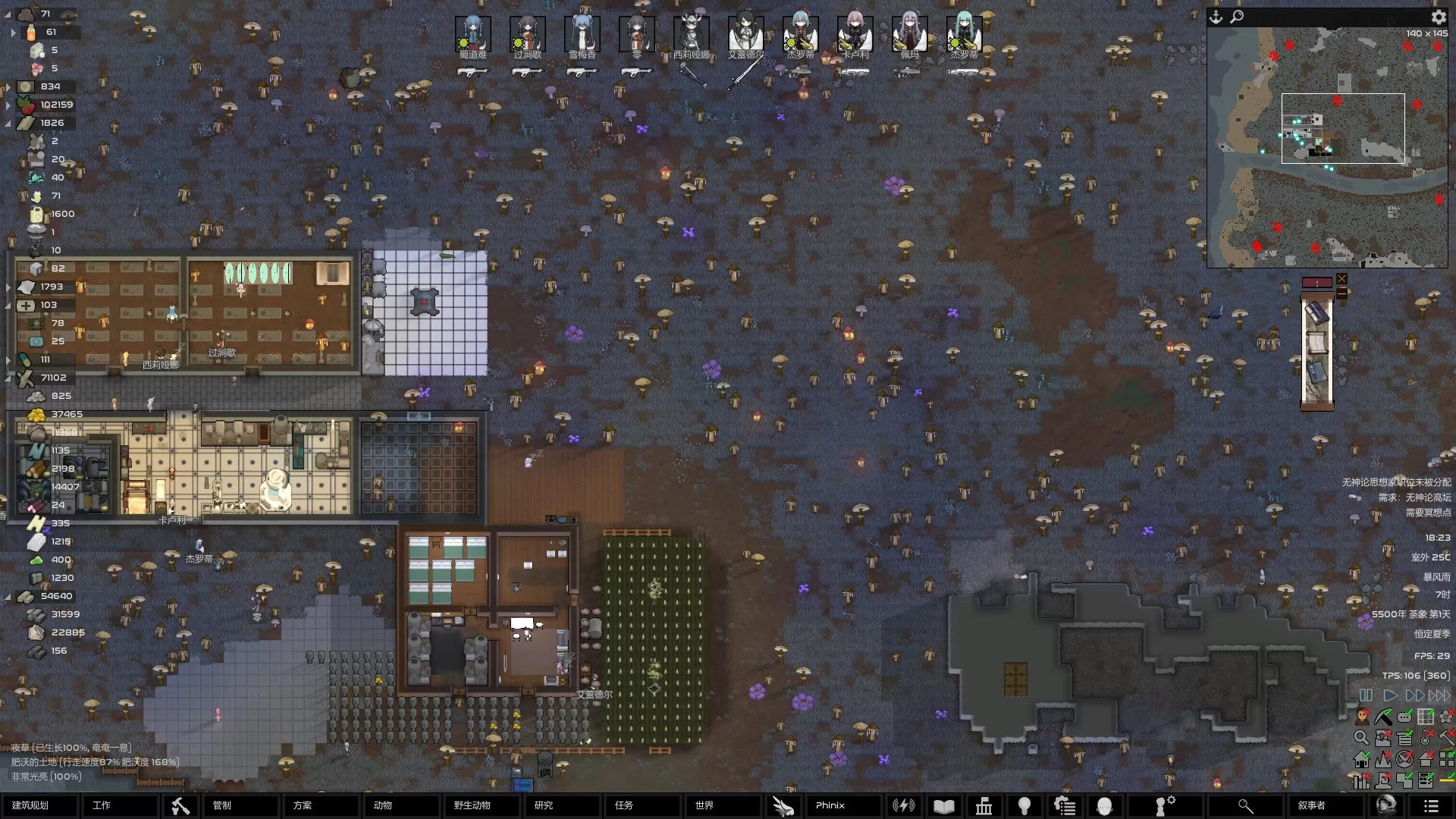Select colonist 蜀道难 portrait
This screenshot has width=1456, height=819.
[x=472, y=35]
